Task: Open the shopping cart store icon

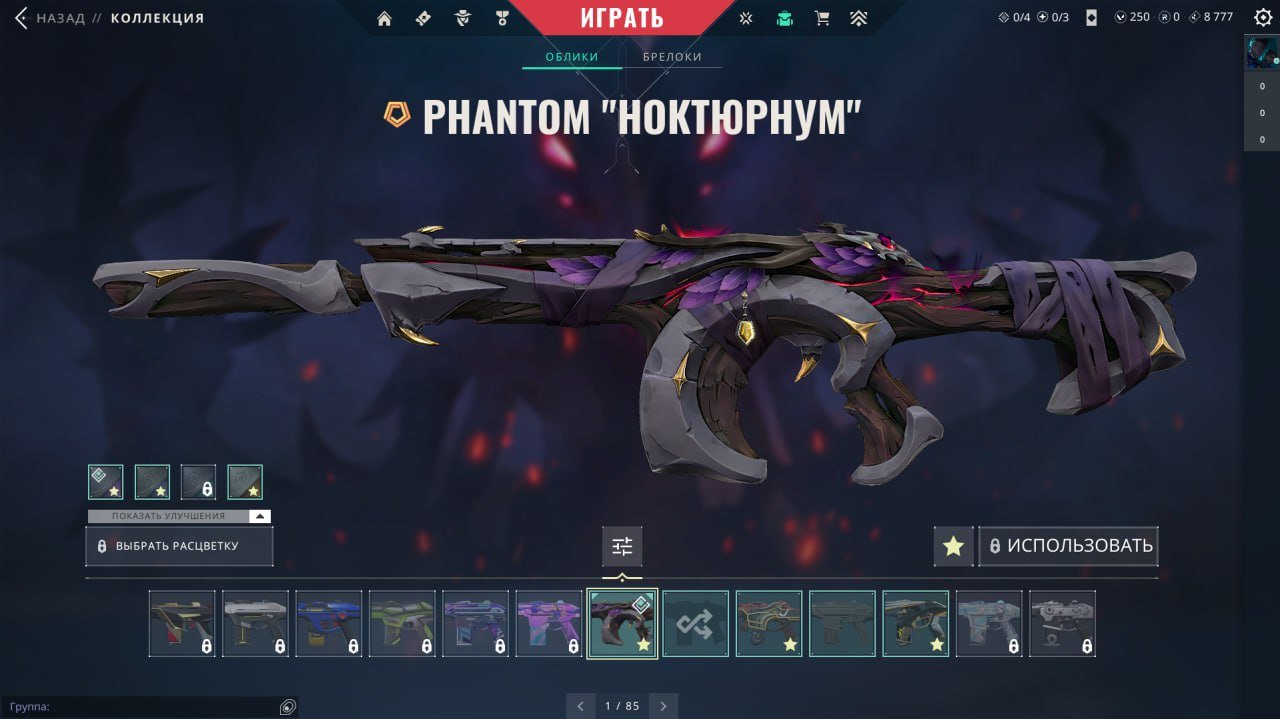Action: pyautogui.click(x=822, y=18)
